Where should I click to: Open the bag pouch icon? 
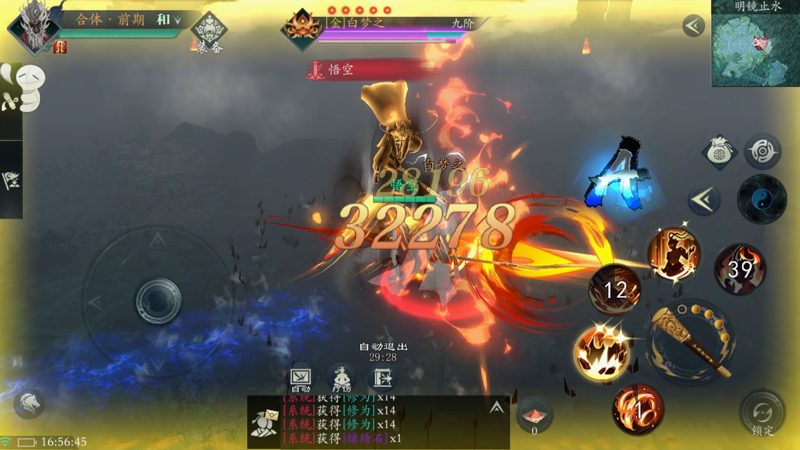[x=718, y=152]
